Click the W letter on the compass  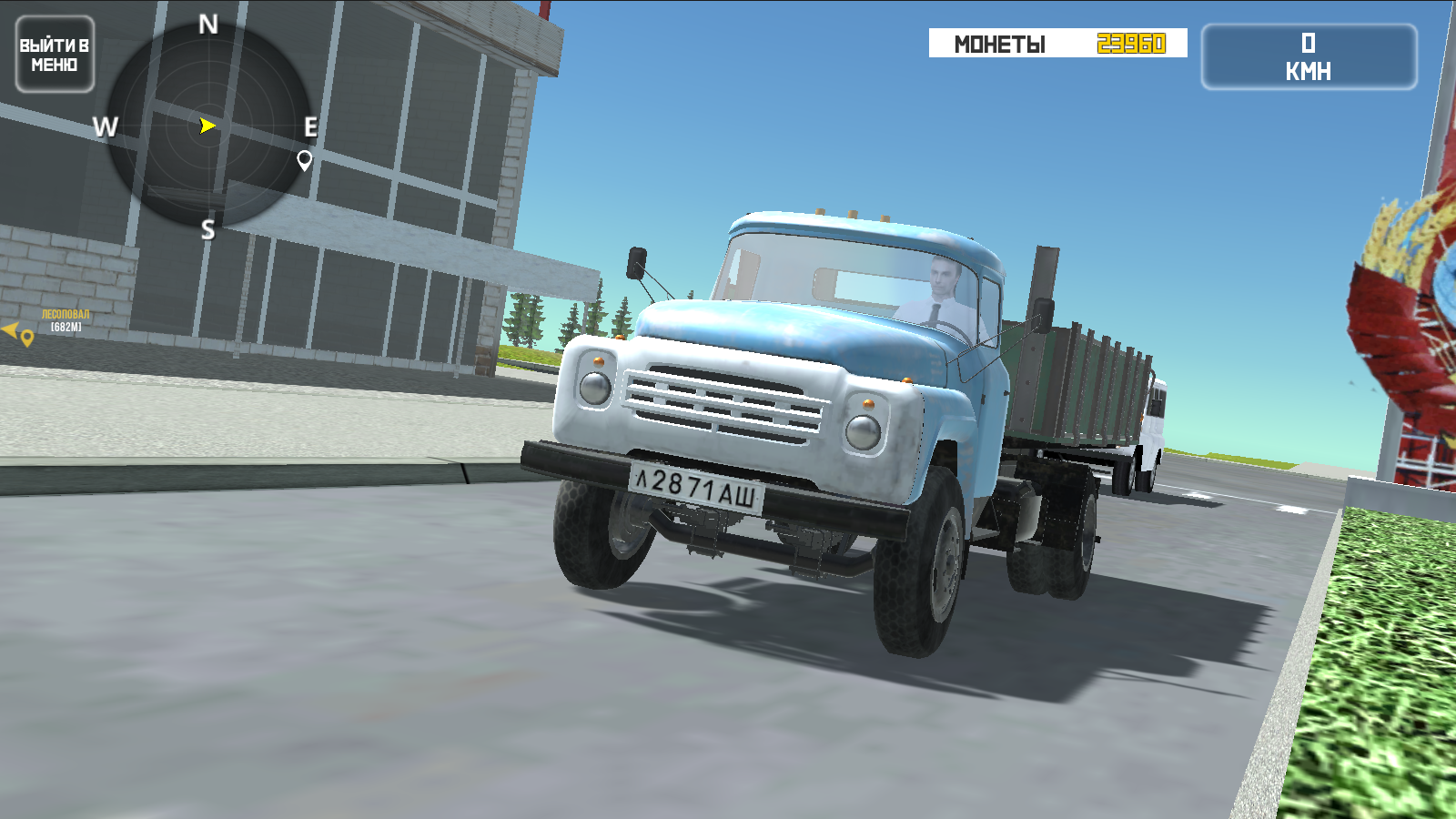pyautogui.click(x=106, y=126)
